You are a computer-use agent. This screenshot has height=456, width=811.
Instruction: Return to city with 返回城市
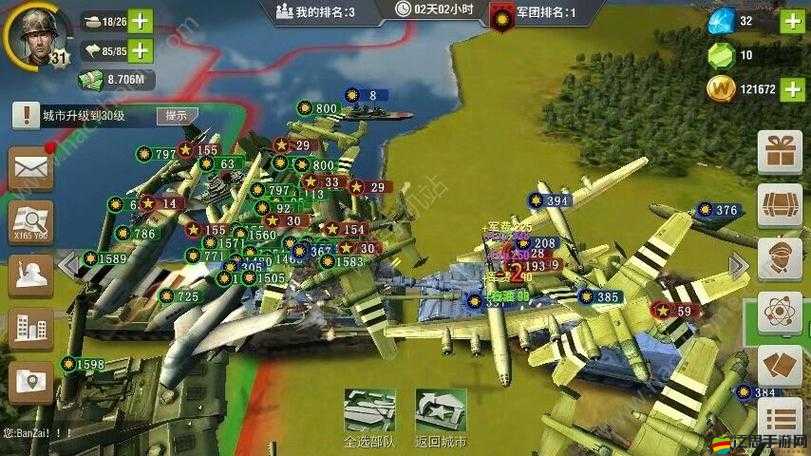pos(440,418)
